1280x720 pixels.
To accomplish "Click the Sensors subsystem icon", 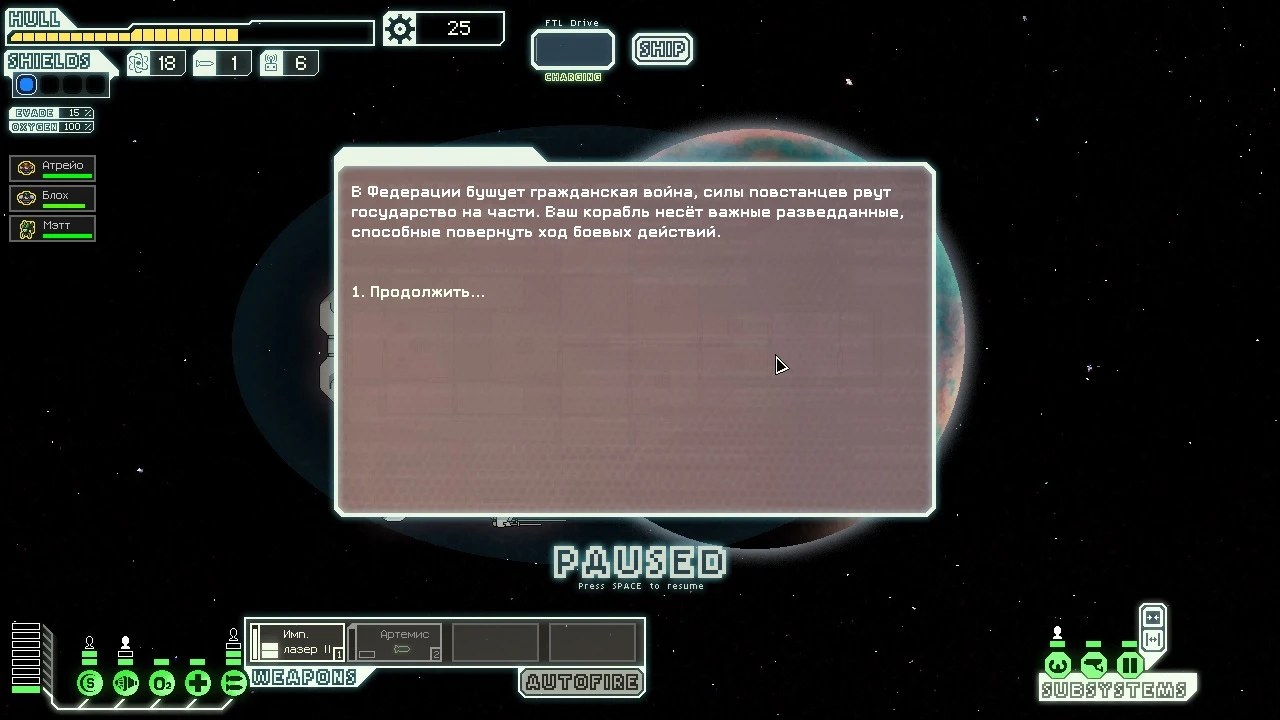I will pos(1093,664).
